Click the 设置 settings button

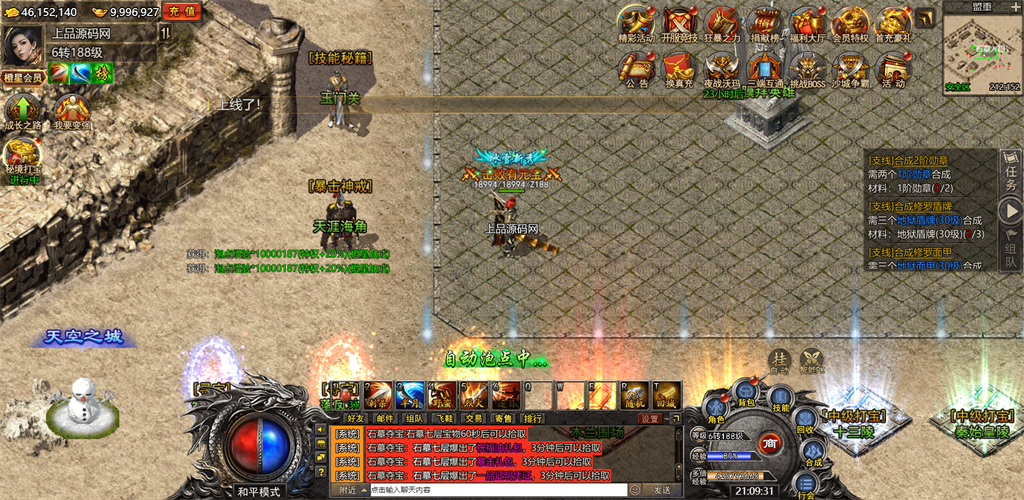[x=650, y=418]
